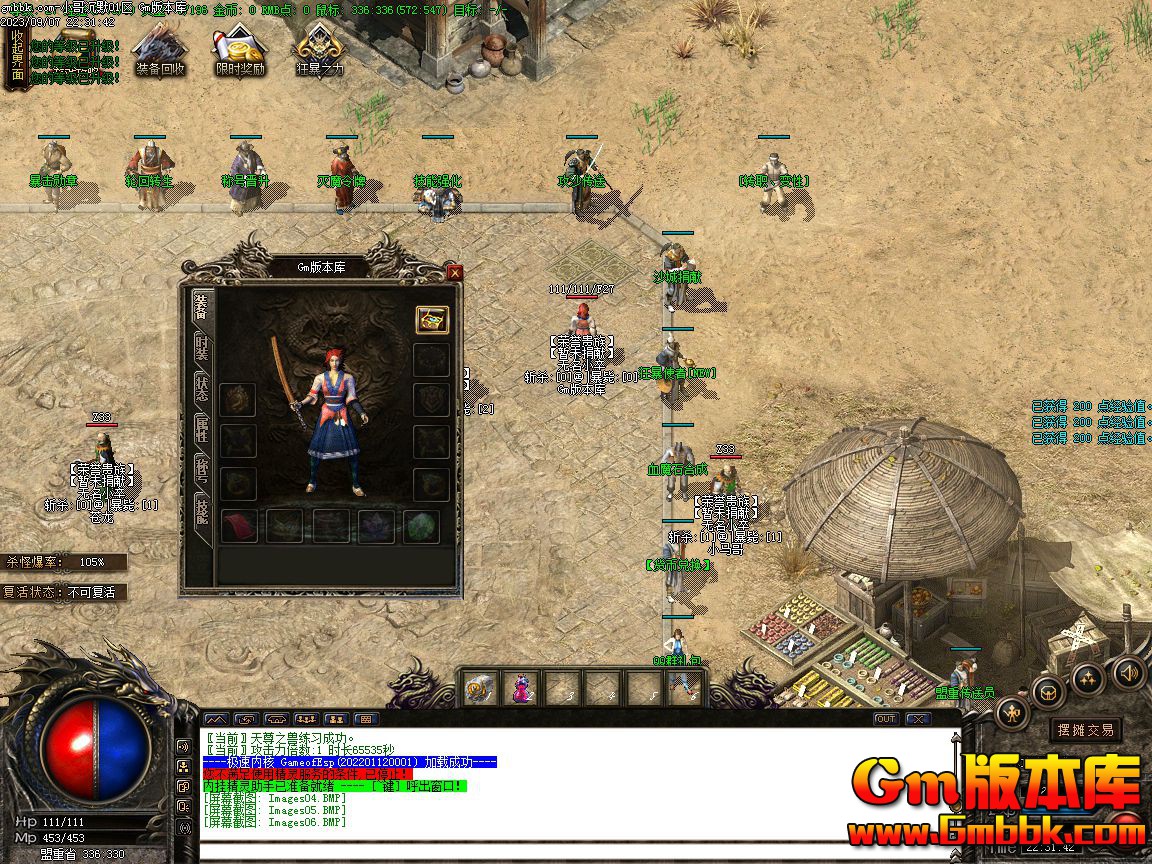
Task: Click the OUT button above chat
Action: (x=885, y=718)
